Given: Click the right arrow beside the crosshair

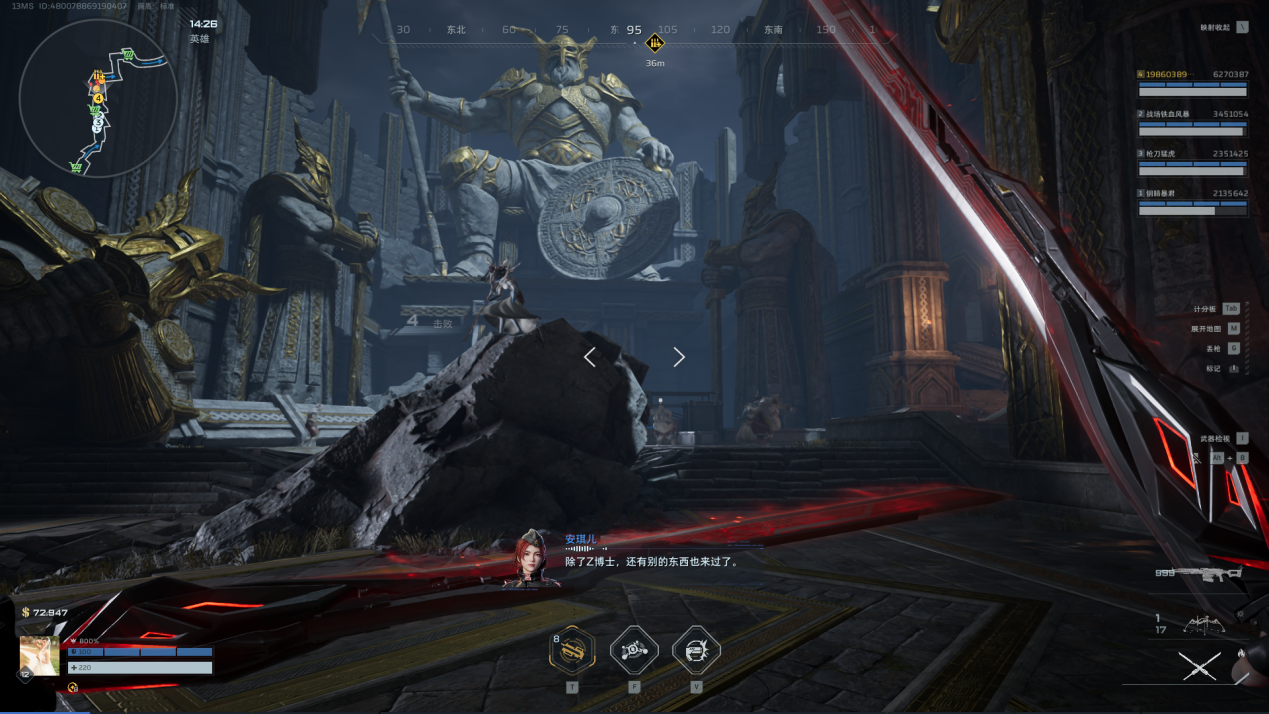Looking at the screenshot, I should tap(679, 357).
